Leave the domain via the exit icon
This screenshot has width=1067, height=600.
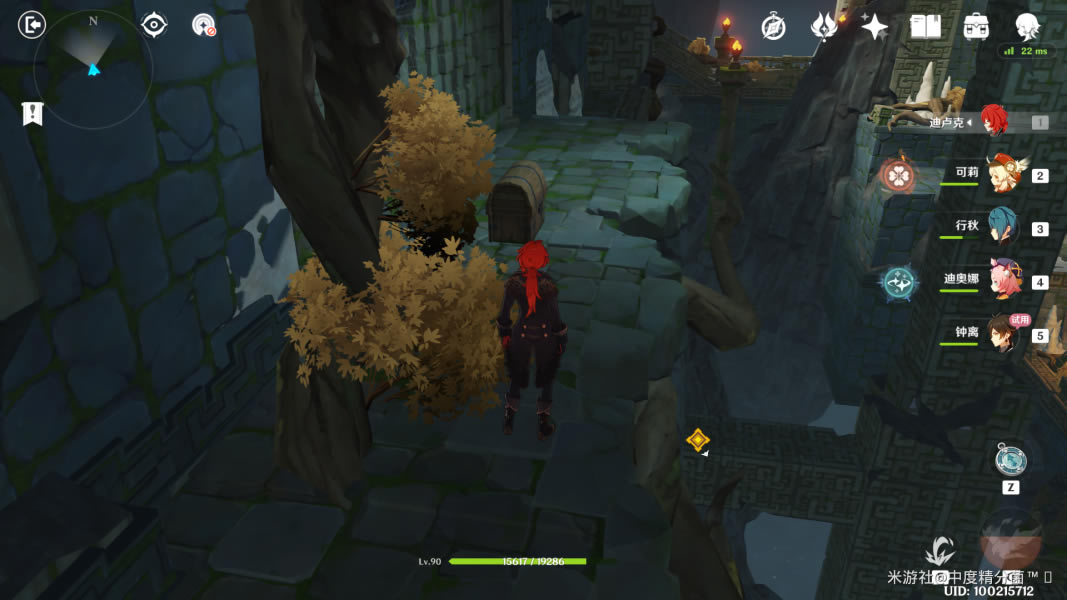[32, 25]
